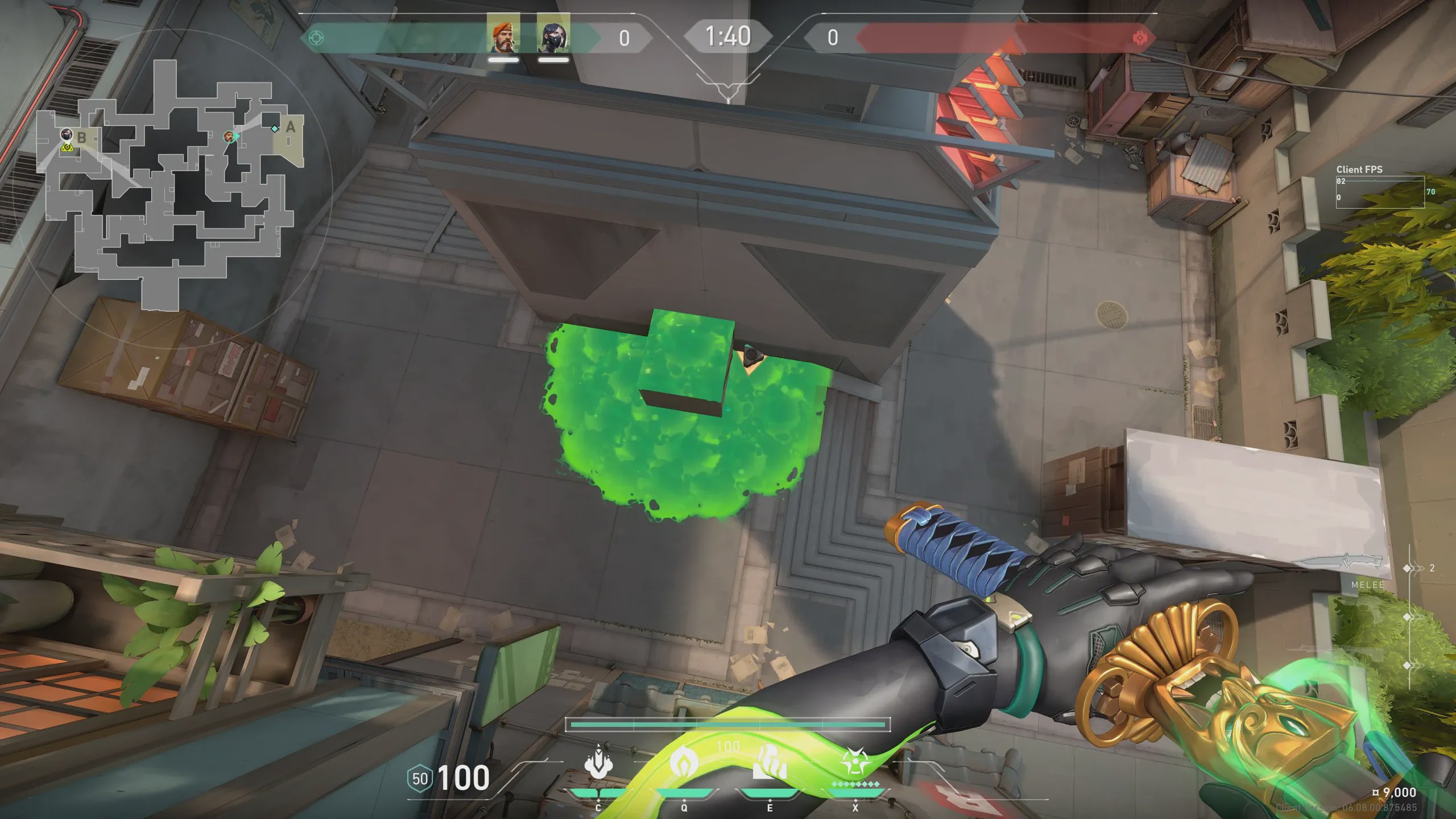Screen dimensions: 1456x819
Task: Select Viper's player marker on the minimap
Action: (x=67, y=134)
